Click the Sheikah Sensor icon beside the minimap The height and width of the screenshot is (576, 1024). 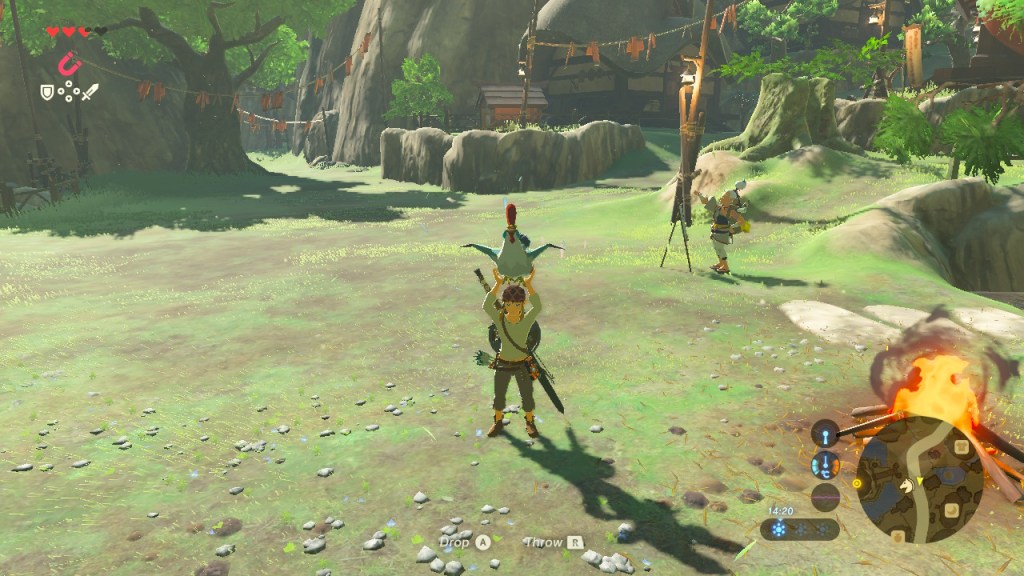(825, 433)
